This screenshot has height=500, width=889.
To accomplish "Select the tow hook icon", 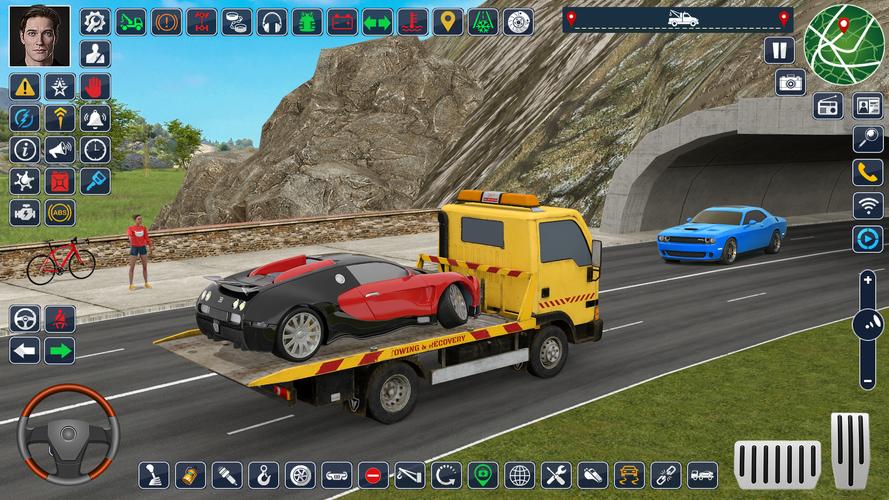I will point(263,474).
